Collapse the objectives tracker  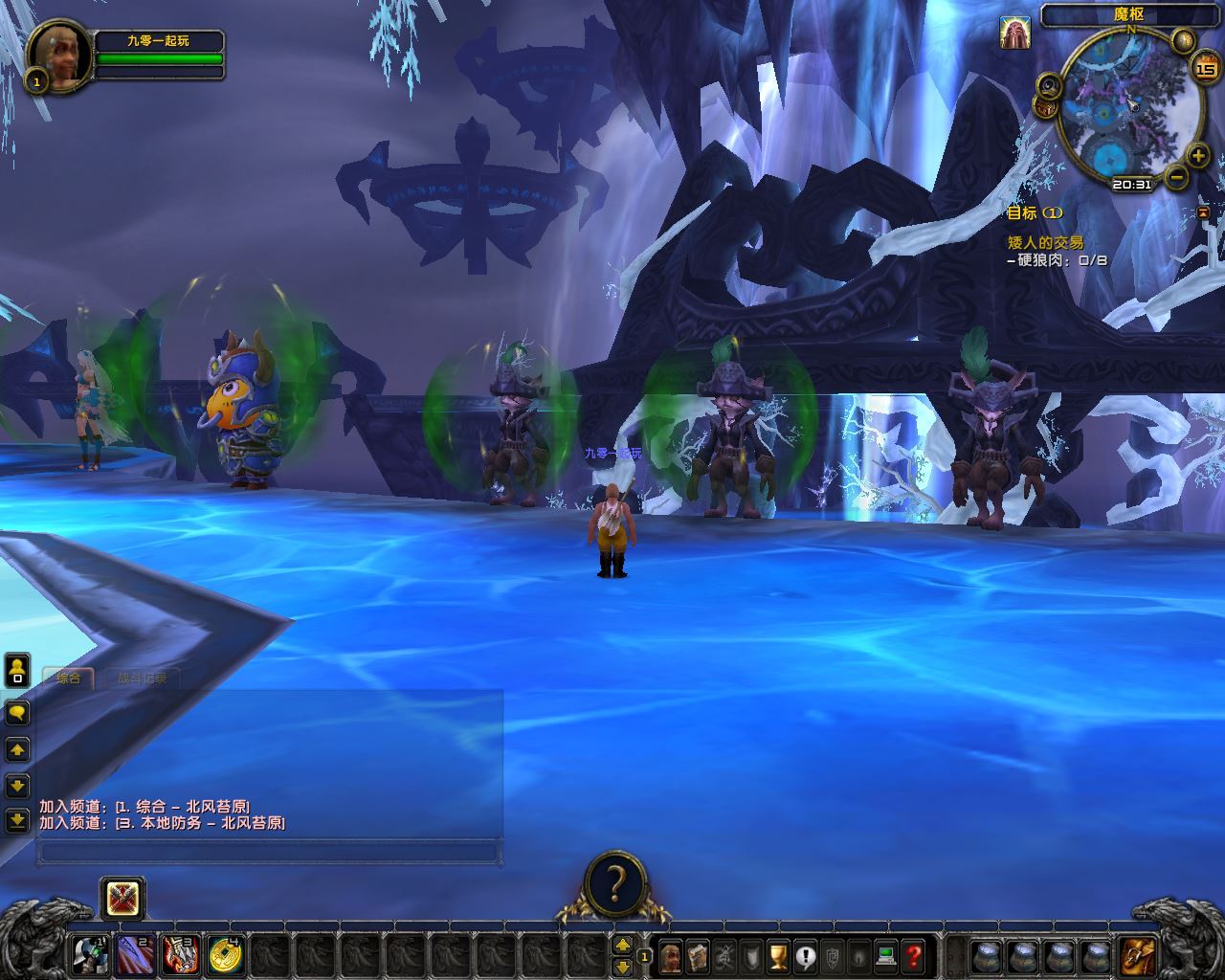tap(1203, 212)
